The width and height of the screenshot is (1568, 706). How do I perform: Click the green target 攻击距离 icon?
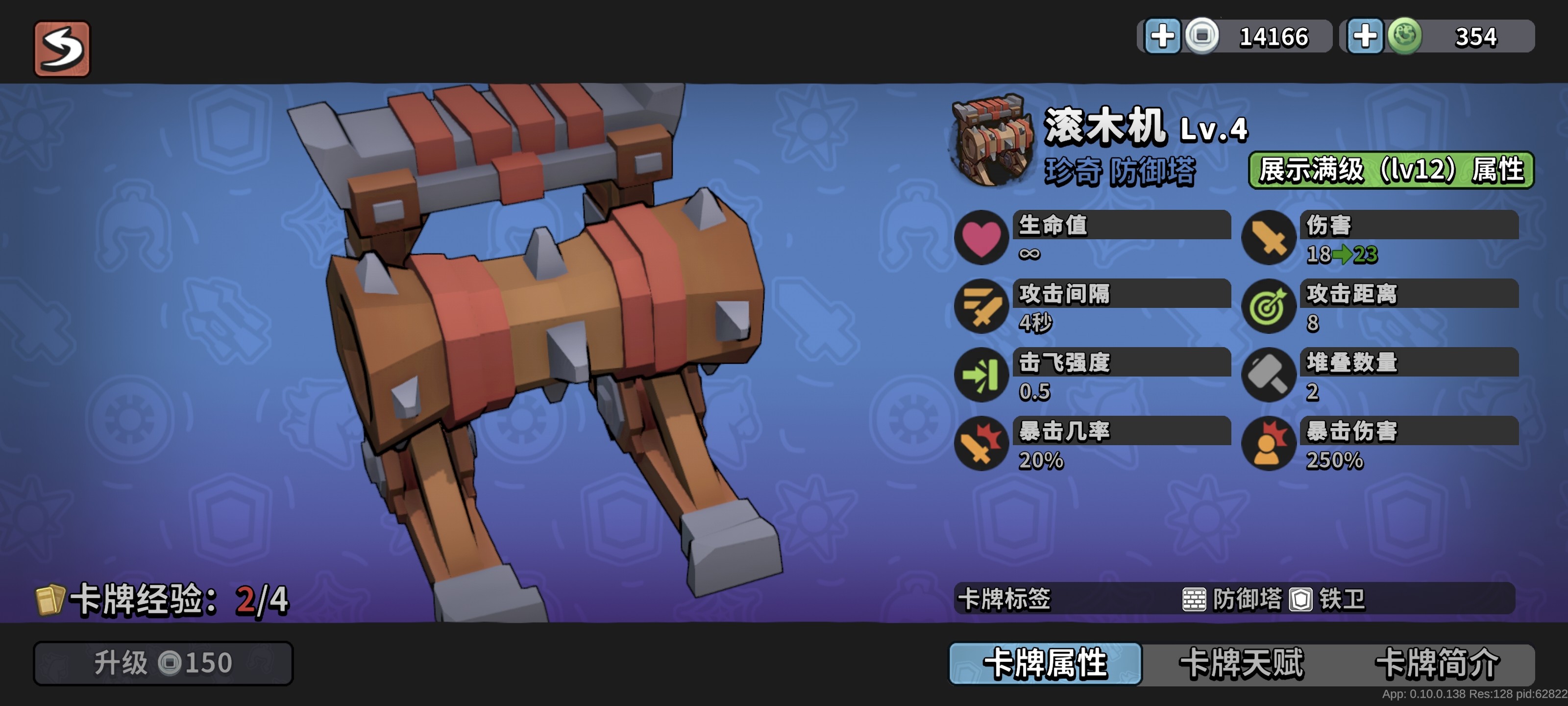(x=1271, y=306)
